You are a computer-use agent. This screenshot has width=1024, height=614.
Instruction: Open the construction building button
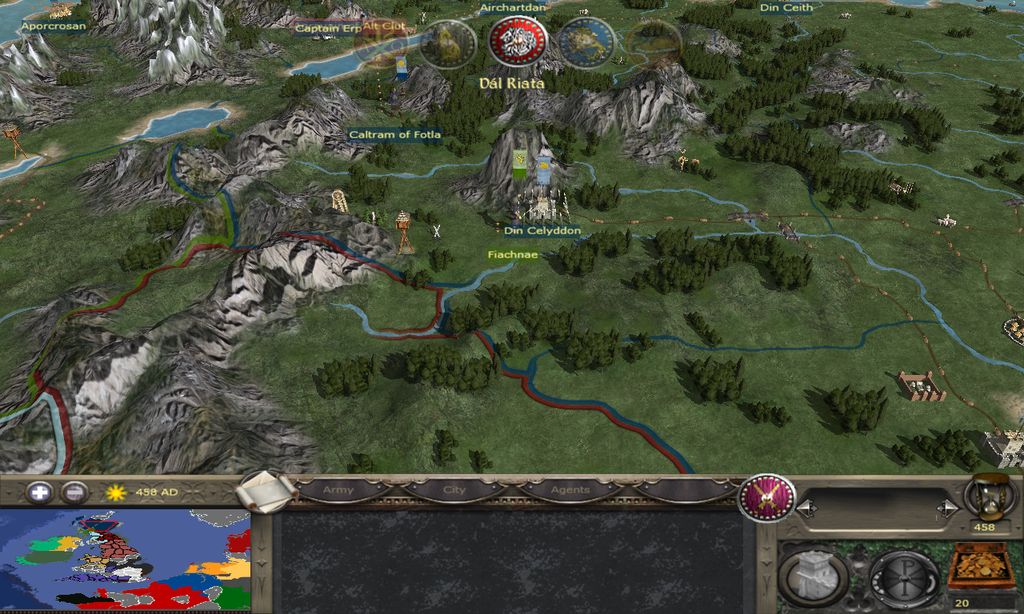click(813, 577)
